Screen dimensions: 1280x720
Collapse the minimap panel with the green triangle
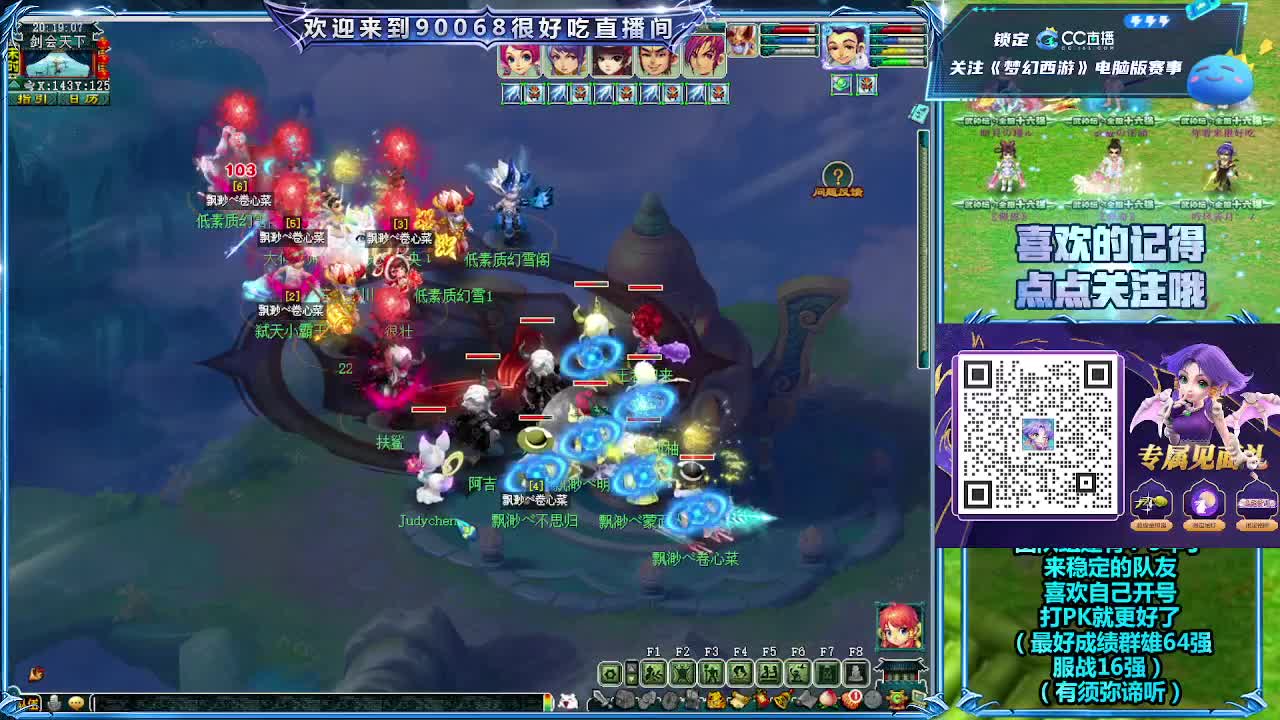pyautogui.click(x=14, y=84)
